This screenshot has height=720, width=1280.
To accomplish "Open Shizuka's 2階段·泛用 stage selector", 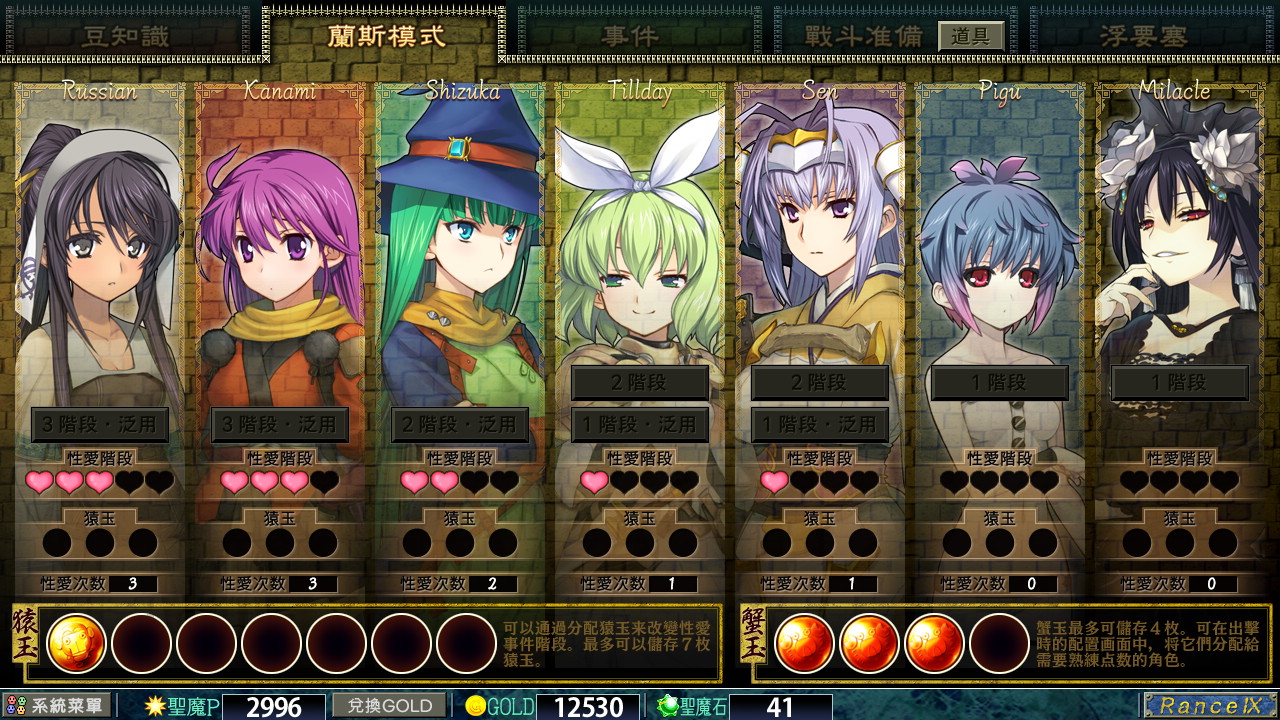I will (459, 424).
